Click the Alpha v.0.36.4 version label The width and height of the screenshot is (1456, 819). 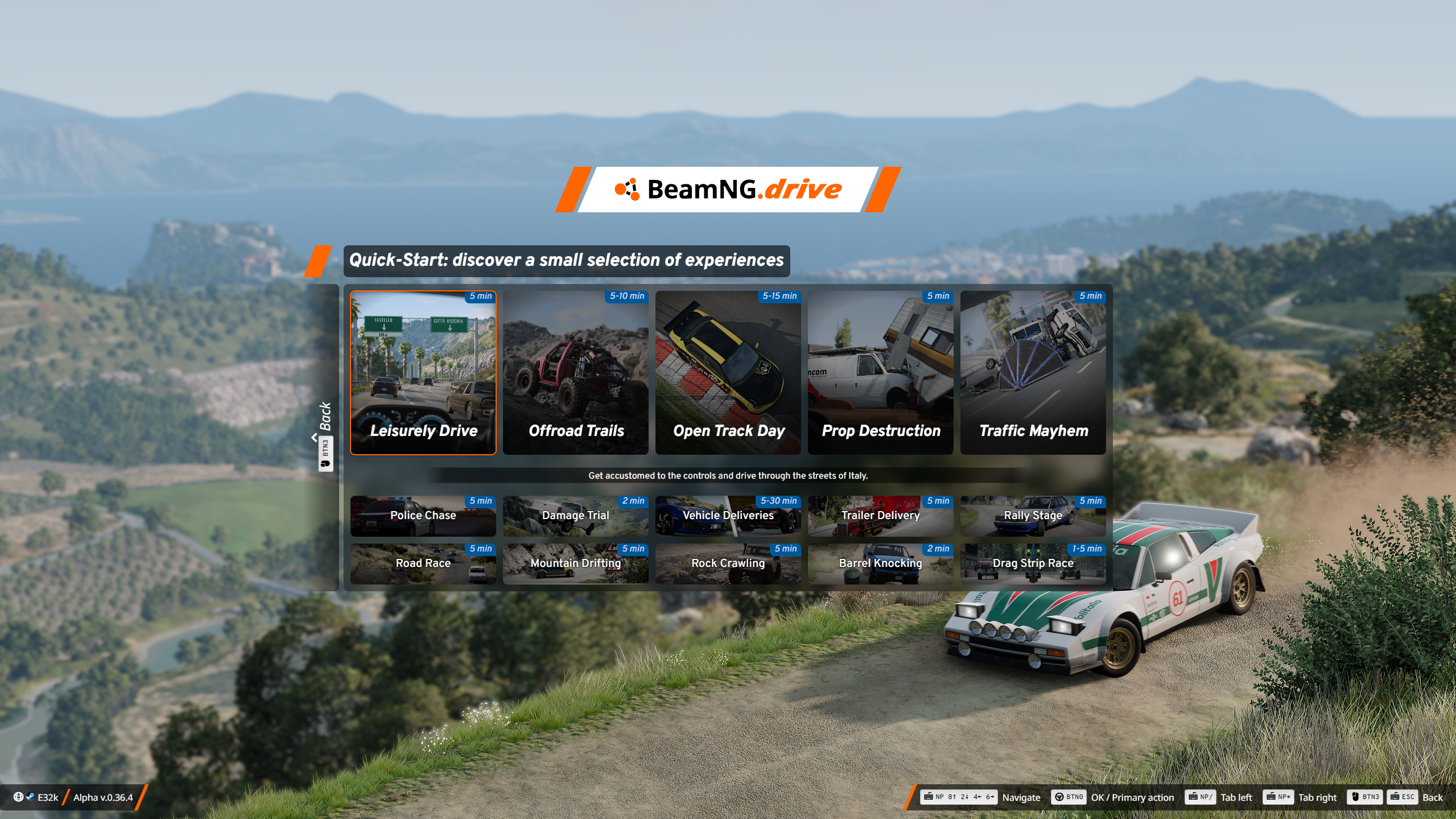click(103, 797)
